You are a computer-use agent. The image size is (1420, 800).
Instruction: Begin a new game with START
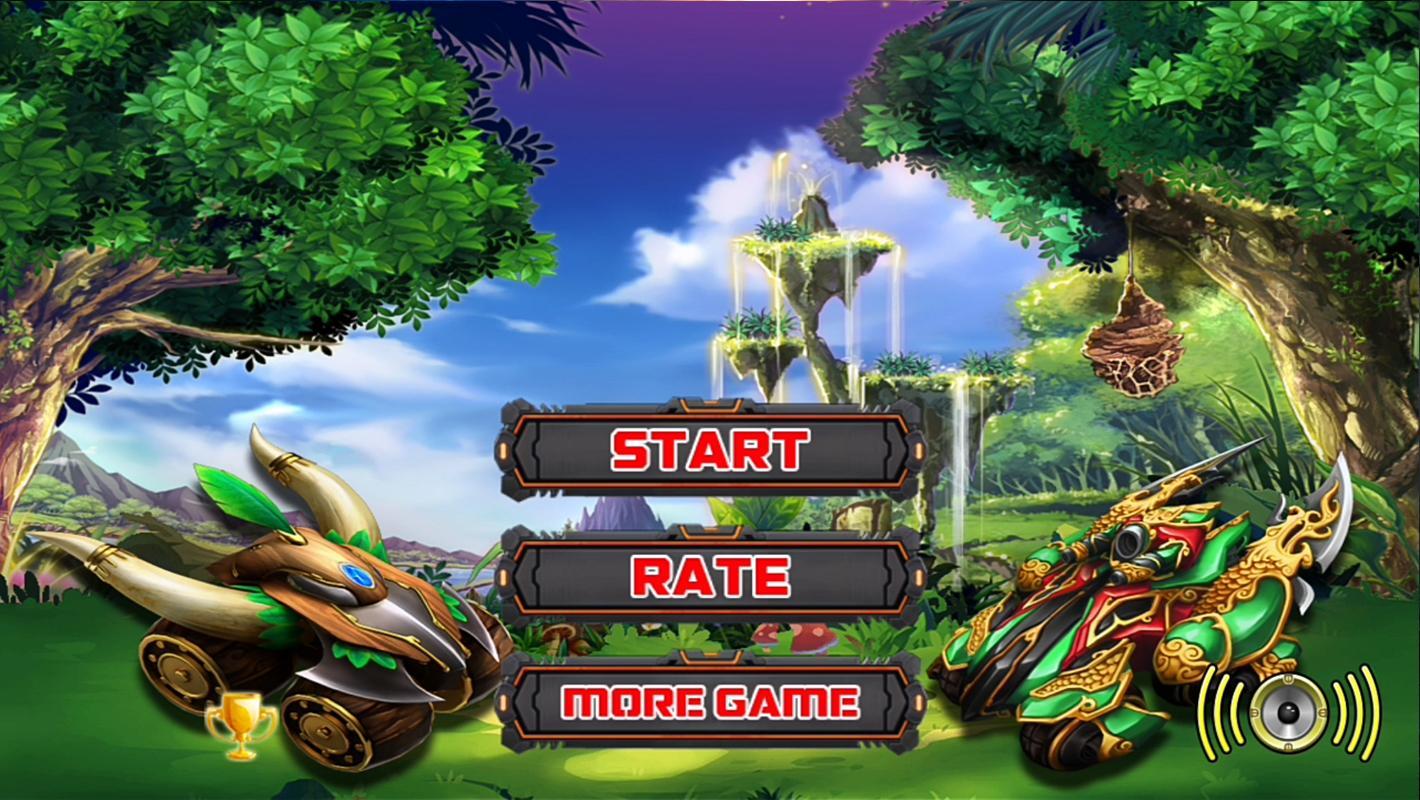[x=710, y=451]
